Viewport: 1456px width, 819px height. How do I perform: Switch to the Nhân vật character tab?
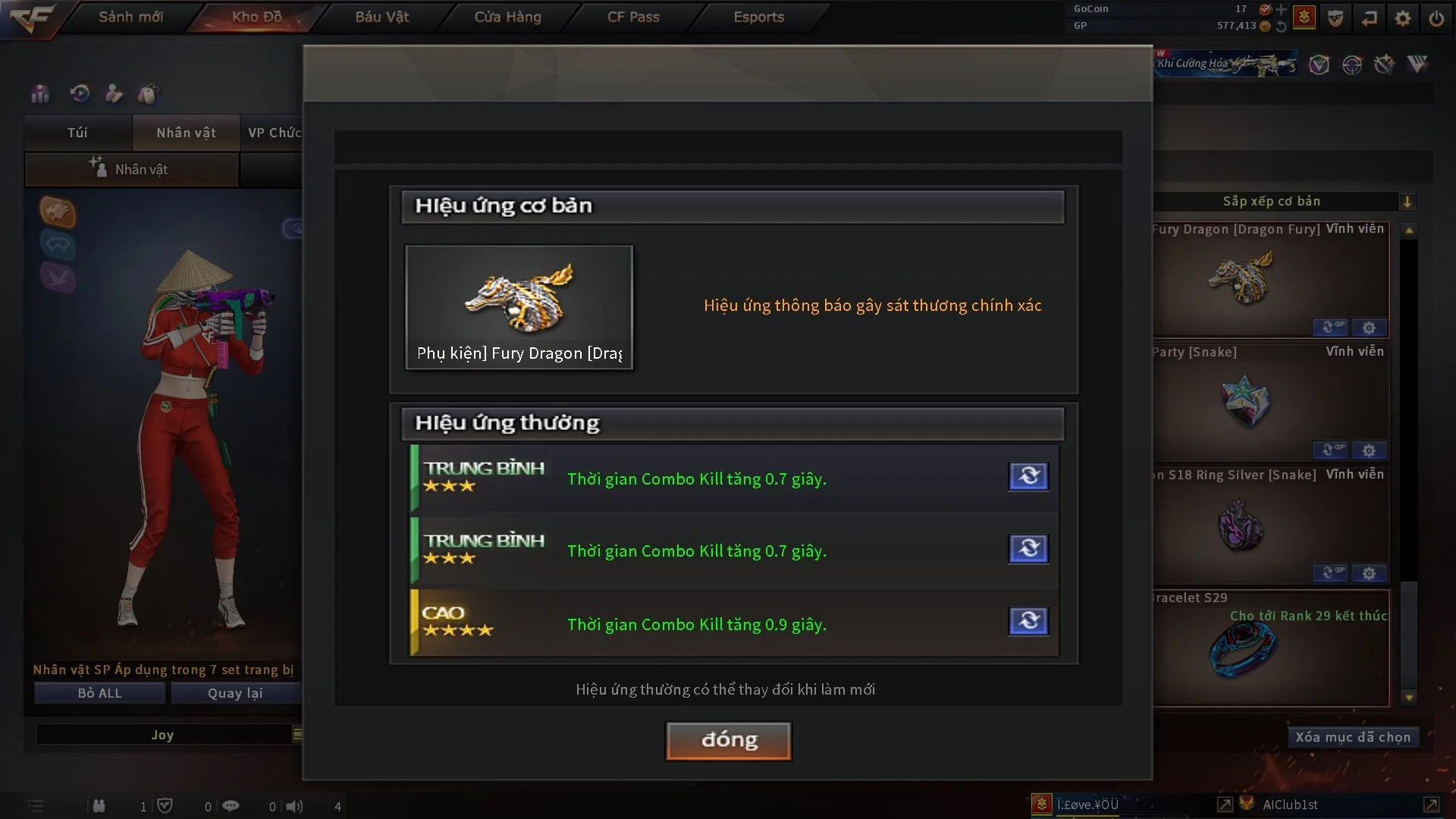pos(186,133)
